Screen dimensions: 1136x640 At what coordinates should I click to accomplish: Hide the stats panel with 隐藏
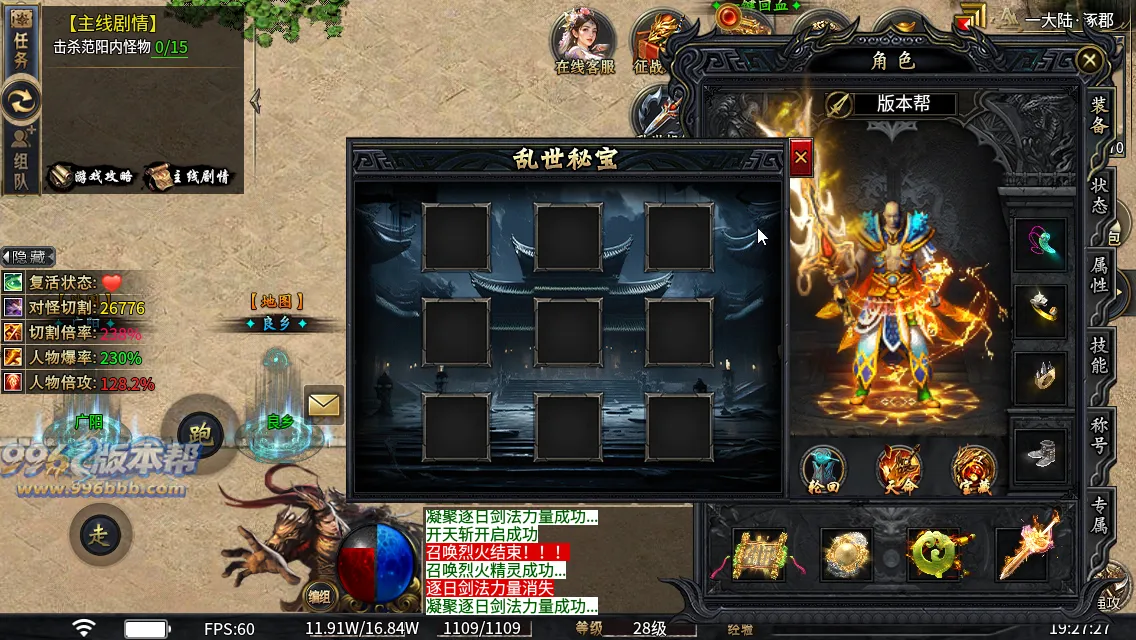pyautogui.click(x=28, y=257)
